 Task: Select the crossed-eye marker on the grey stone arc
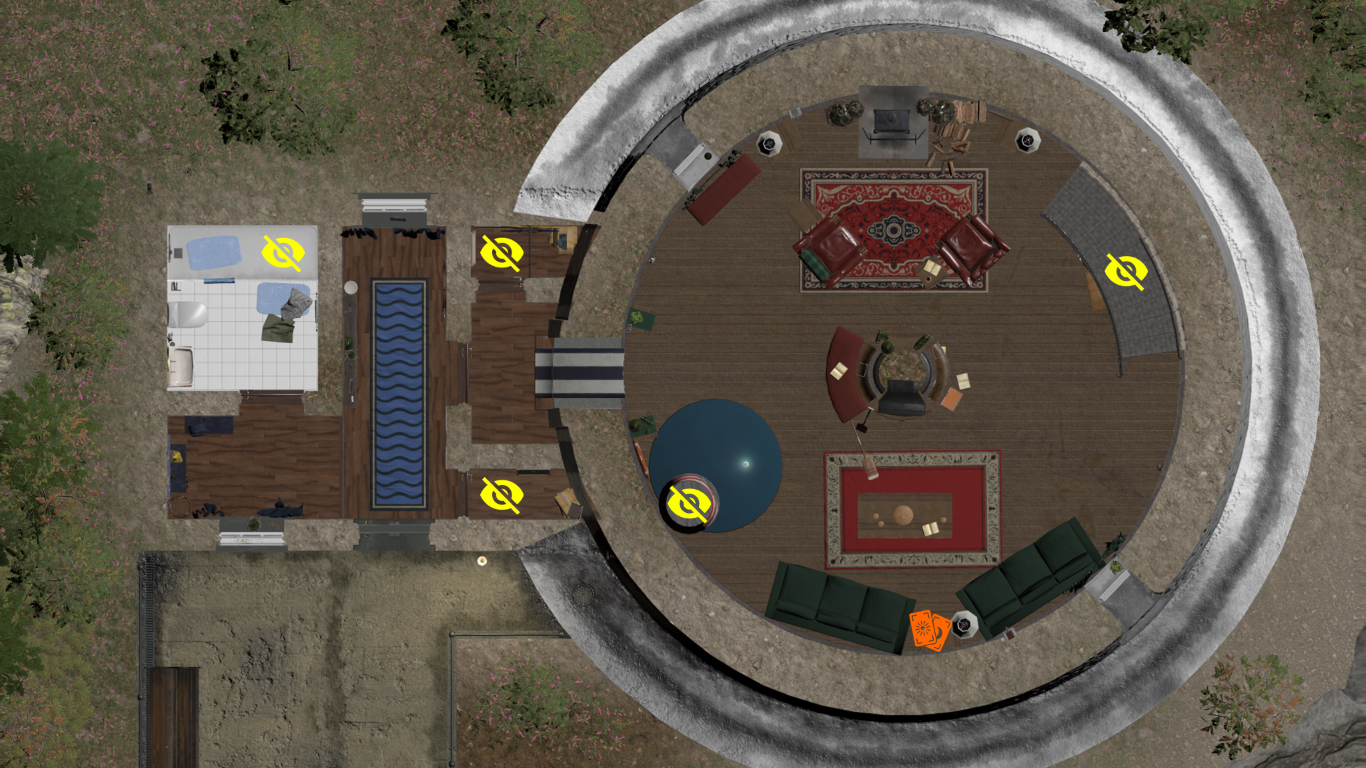[1125, 271]
